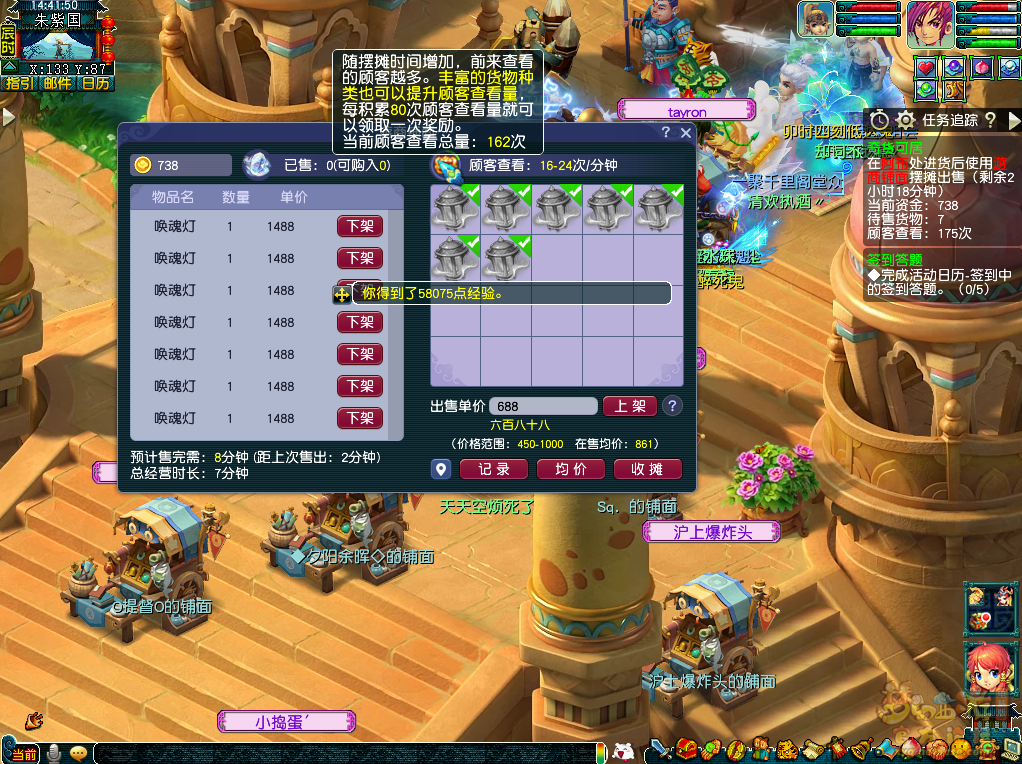Click the map pin icon beside 记录
The height and width of the screenshot is (764, 1022).
(442, 469)
